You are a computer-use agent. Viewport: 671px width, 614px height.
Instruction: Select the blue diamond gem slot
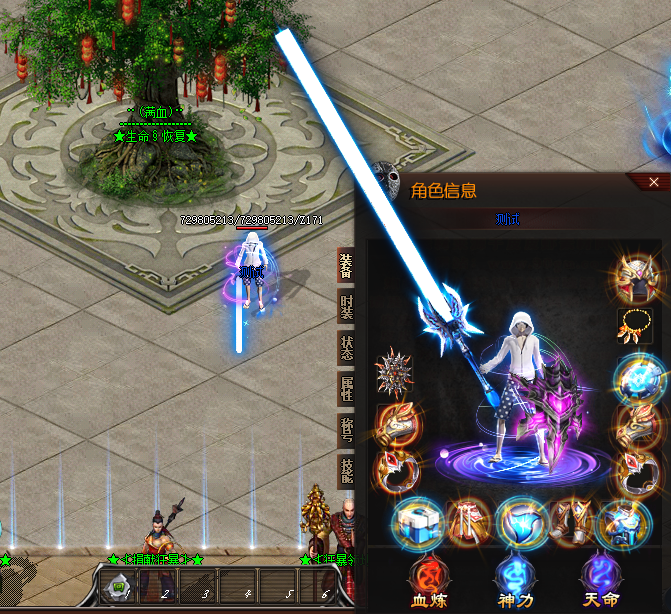519,523
